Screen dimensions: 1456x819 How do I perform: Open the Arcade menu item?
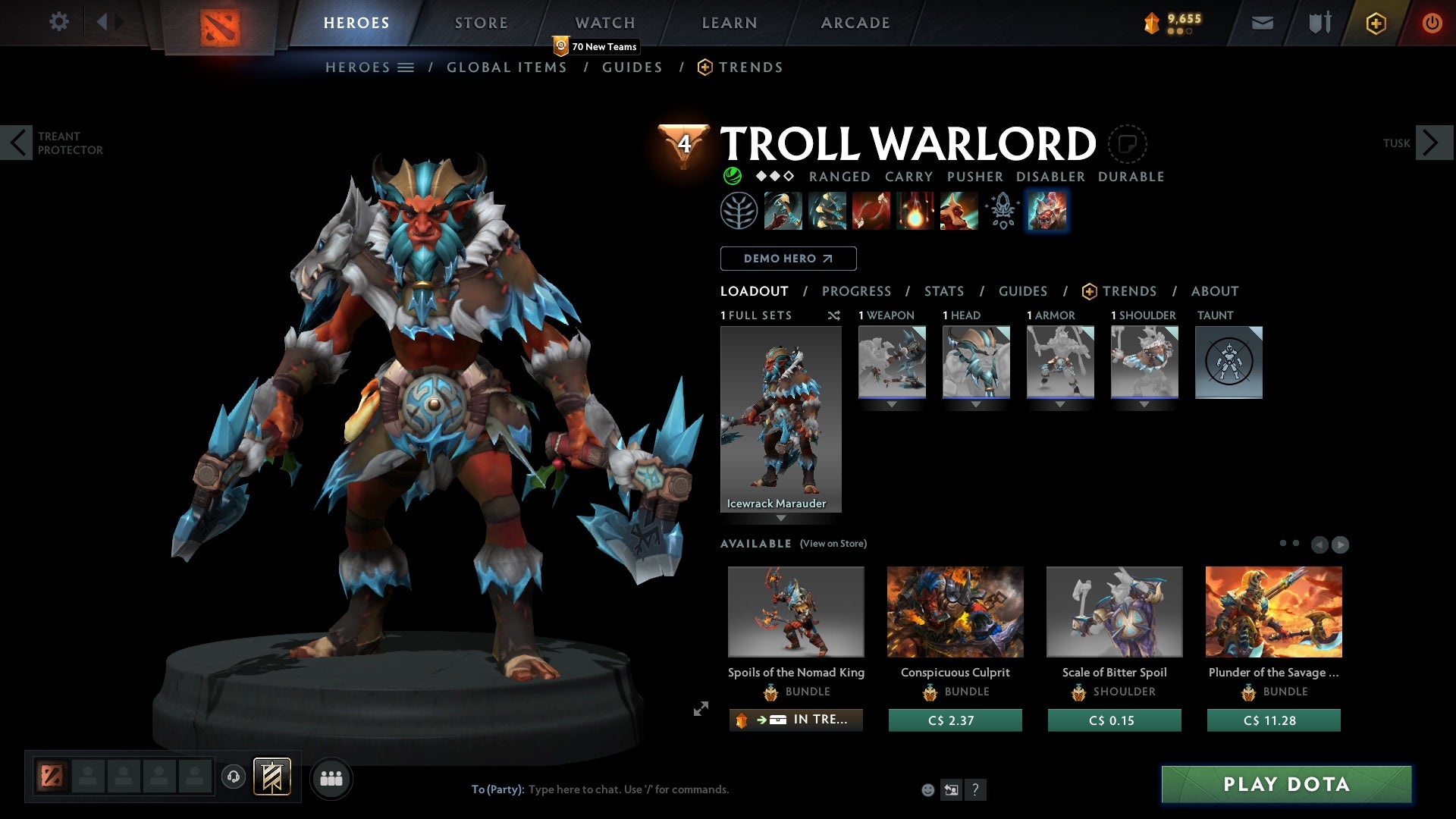click(855, 22)
